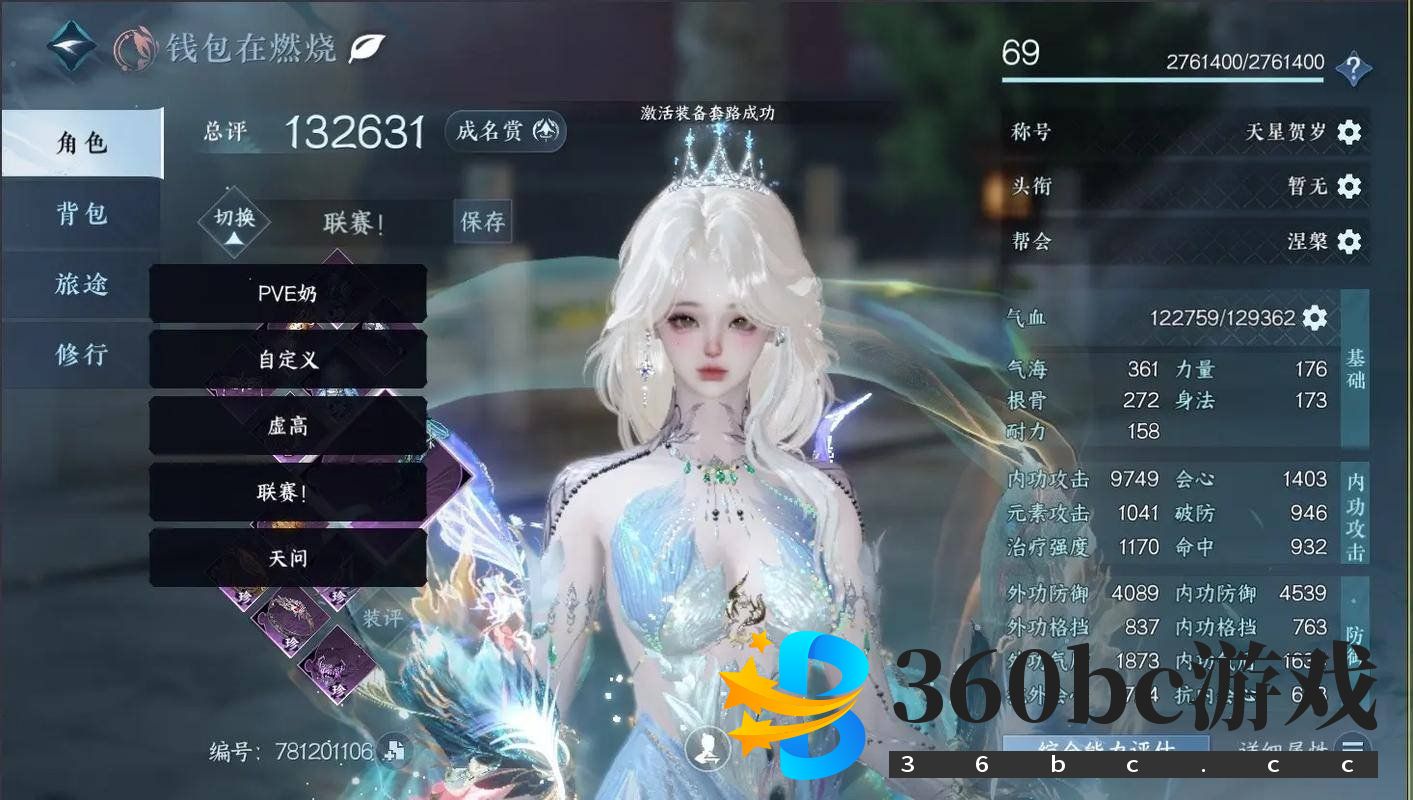
Task: Open the 头衔 rank settings gear
Action: [x=1349, y=186]
